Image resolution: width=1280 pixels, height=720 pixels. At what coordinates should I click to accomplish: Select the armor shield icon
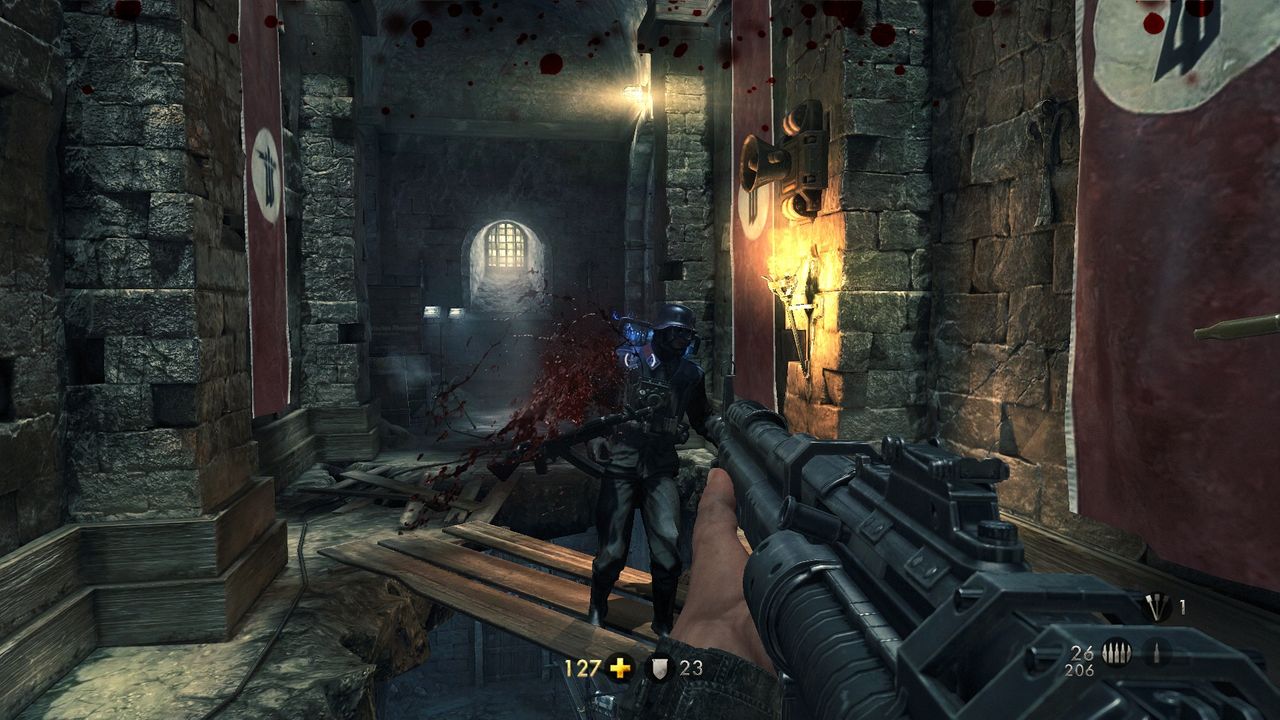[660, 668]
